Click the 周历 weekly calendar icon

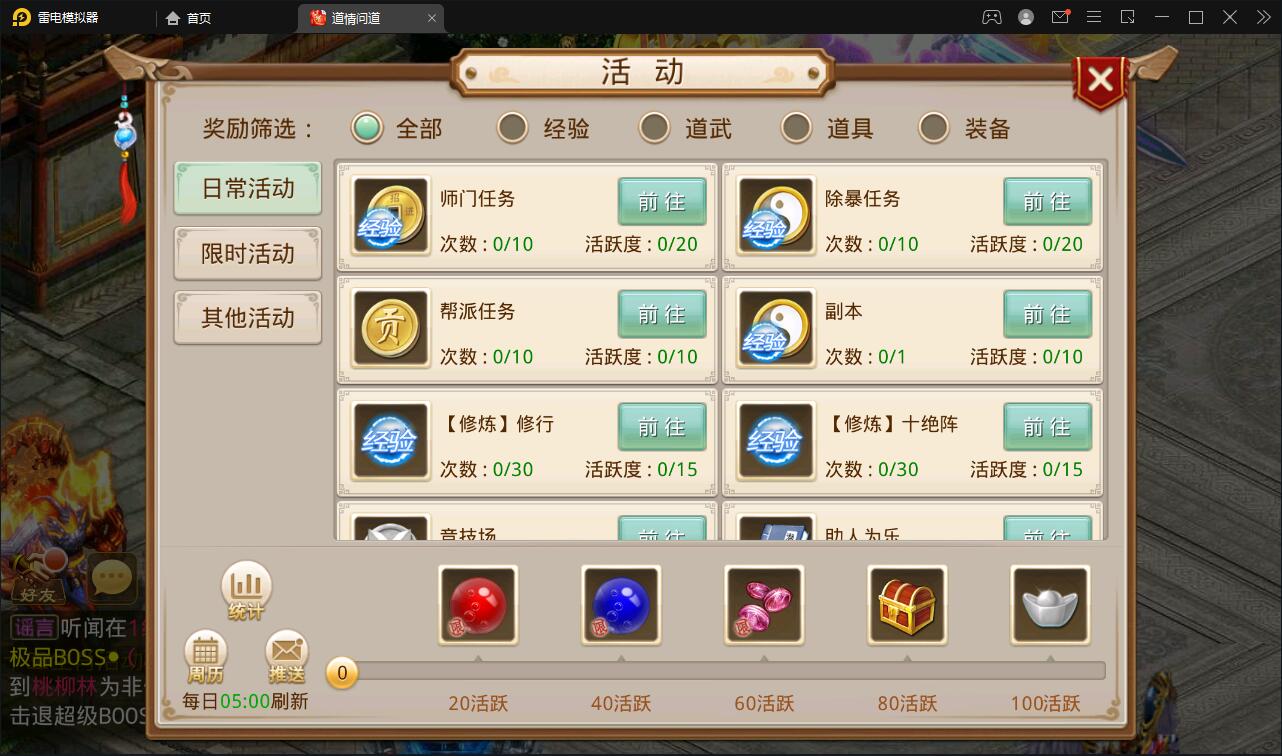tap(205, 657)
